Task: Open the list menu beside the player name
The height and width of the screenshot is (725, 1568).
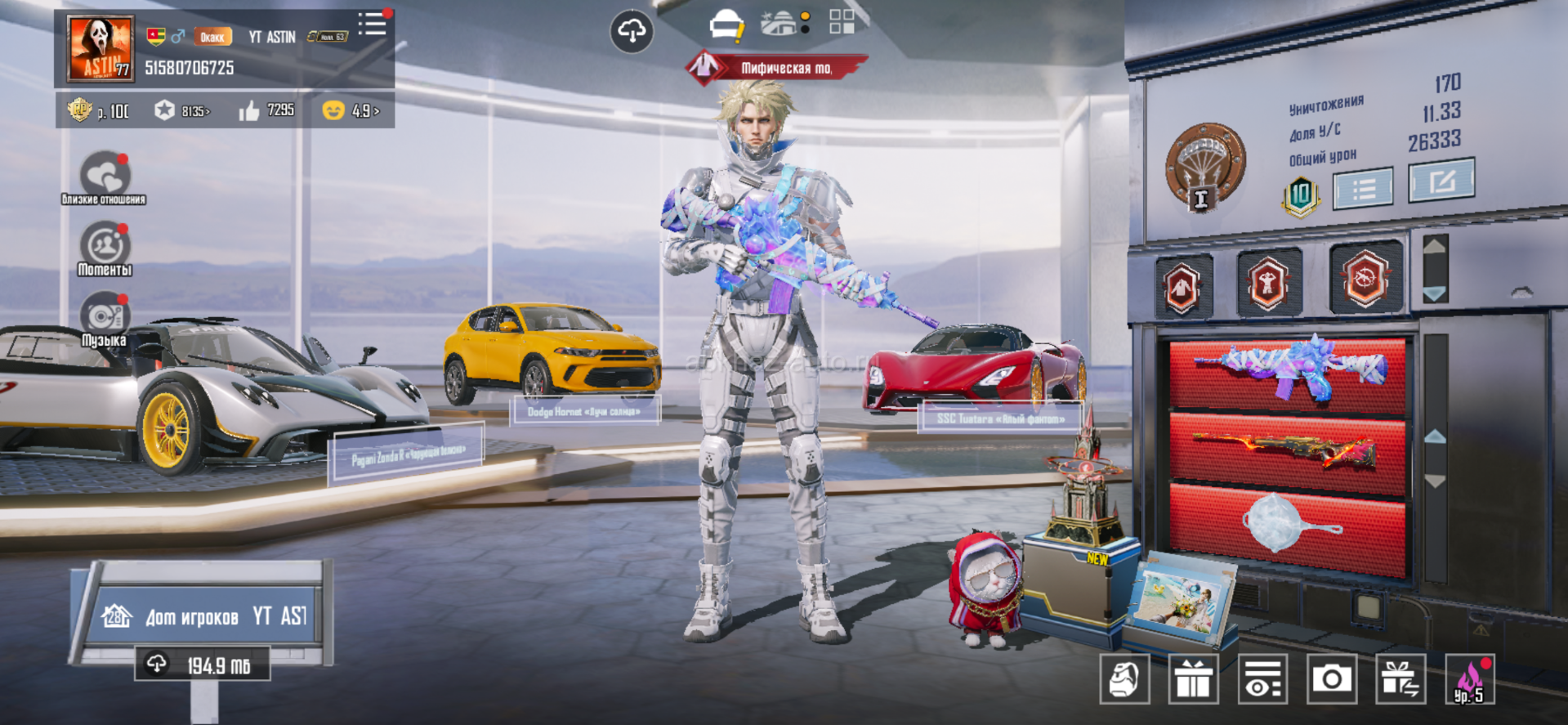Action: [x=373, y=24]
